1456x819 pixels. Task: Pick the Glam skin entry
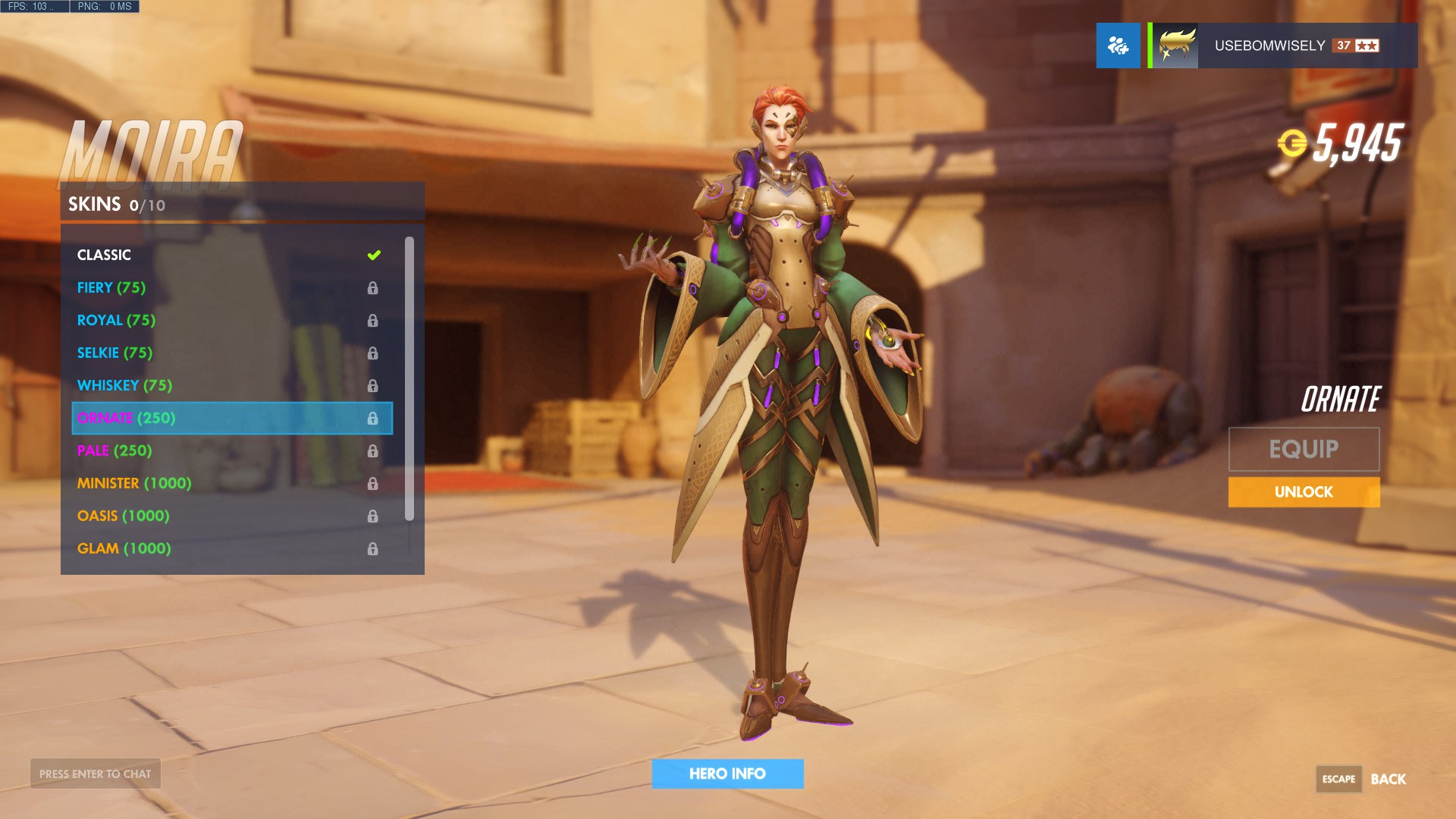(227, 548)
